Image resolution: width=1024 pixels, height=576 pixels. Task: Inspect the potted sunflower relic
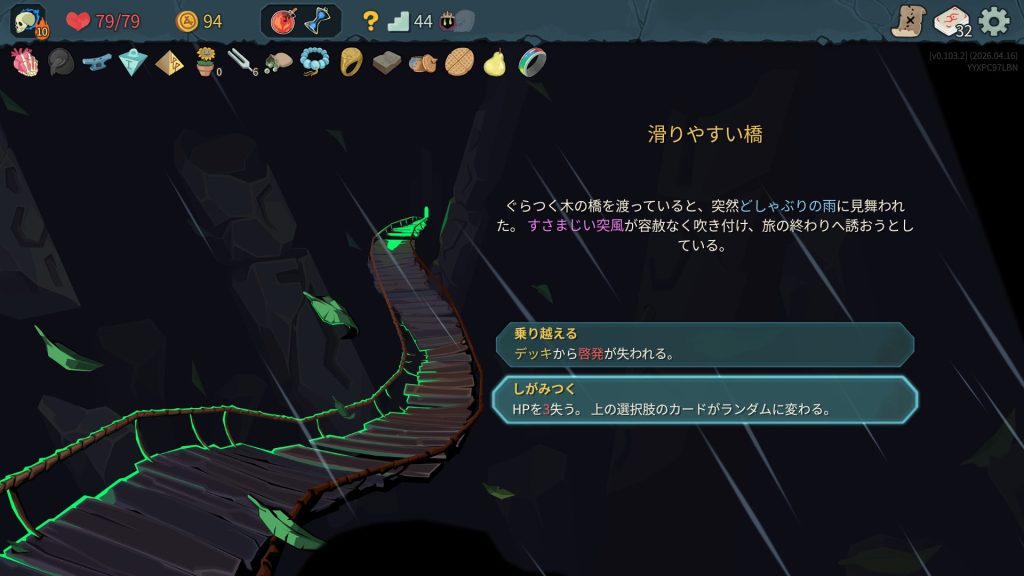[x=206, y=63]
